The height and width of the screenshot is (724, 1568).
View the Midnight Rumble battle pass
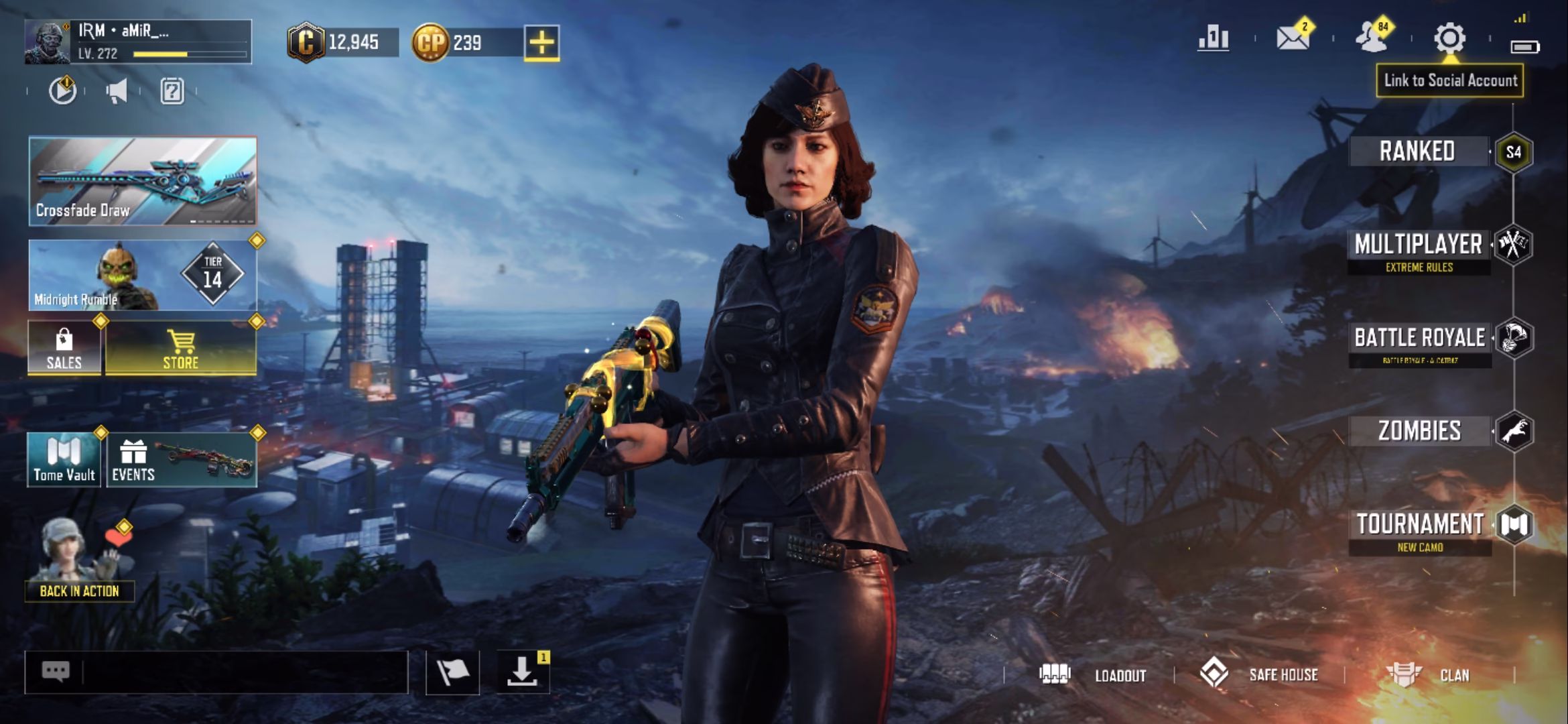pos(143,276)
